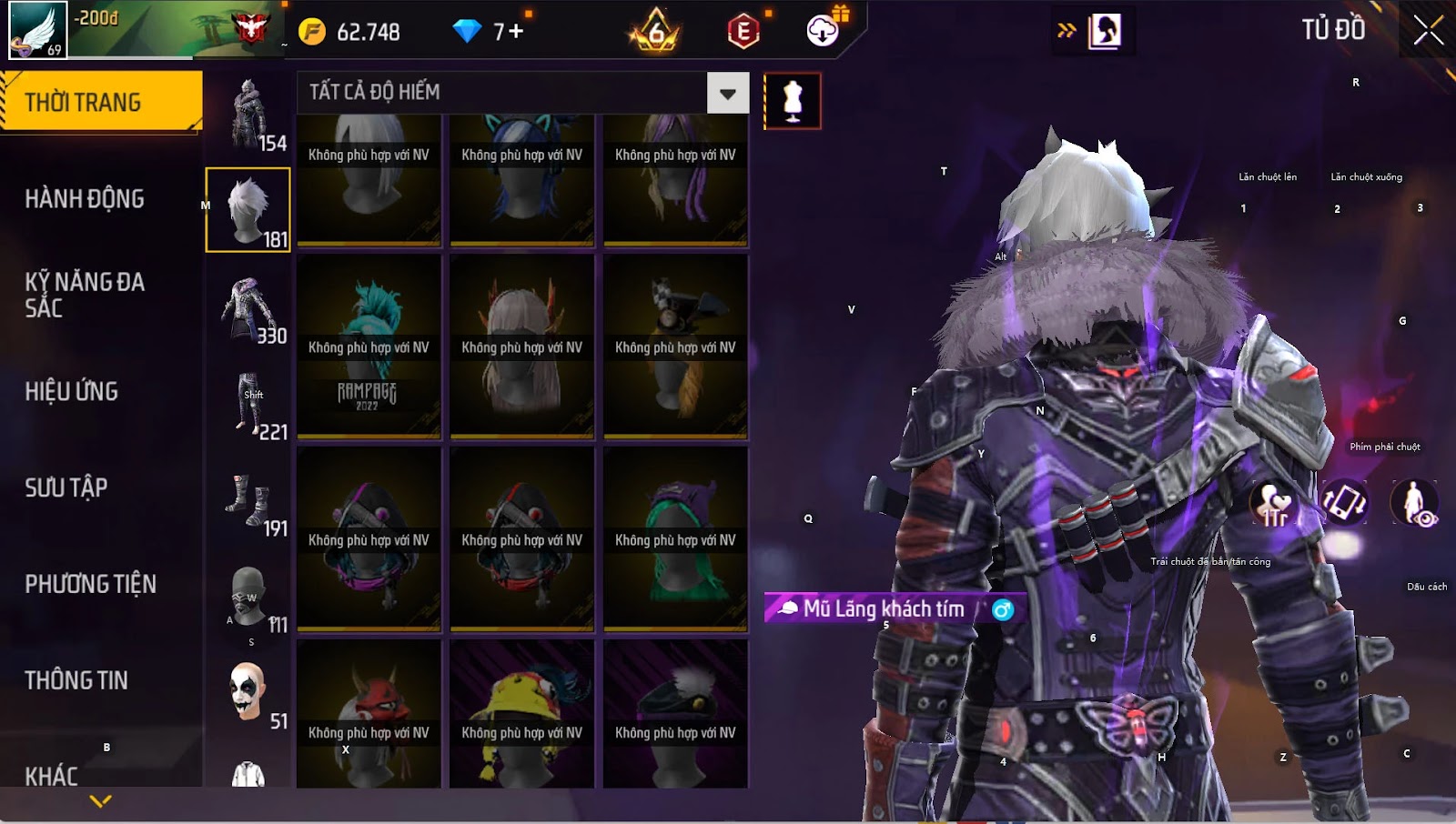Viewport: 1456px width, 824px height.
Task: Click the mannequin preview button
Action: click(x=792, y=101)
